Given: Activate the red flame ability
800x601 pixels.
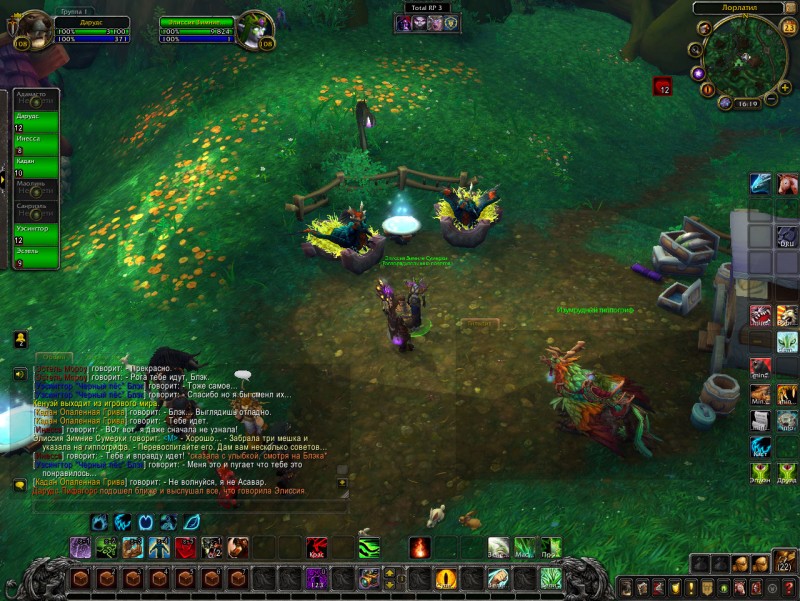Looking at the screenshot, I should 419,548.
